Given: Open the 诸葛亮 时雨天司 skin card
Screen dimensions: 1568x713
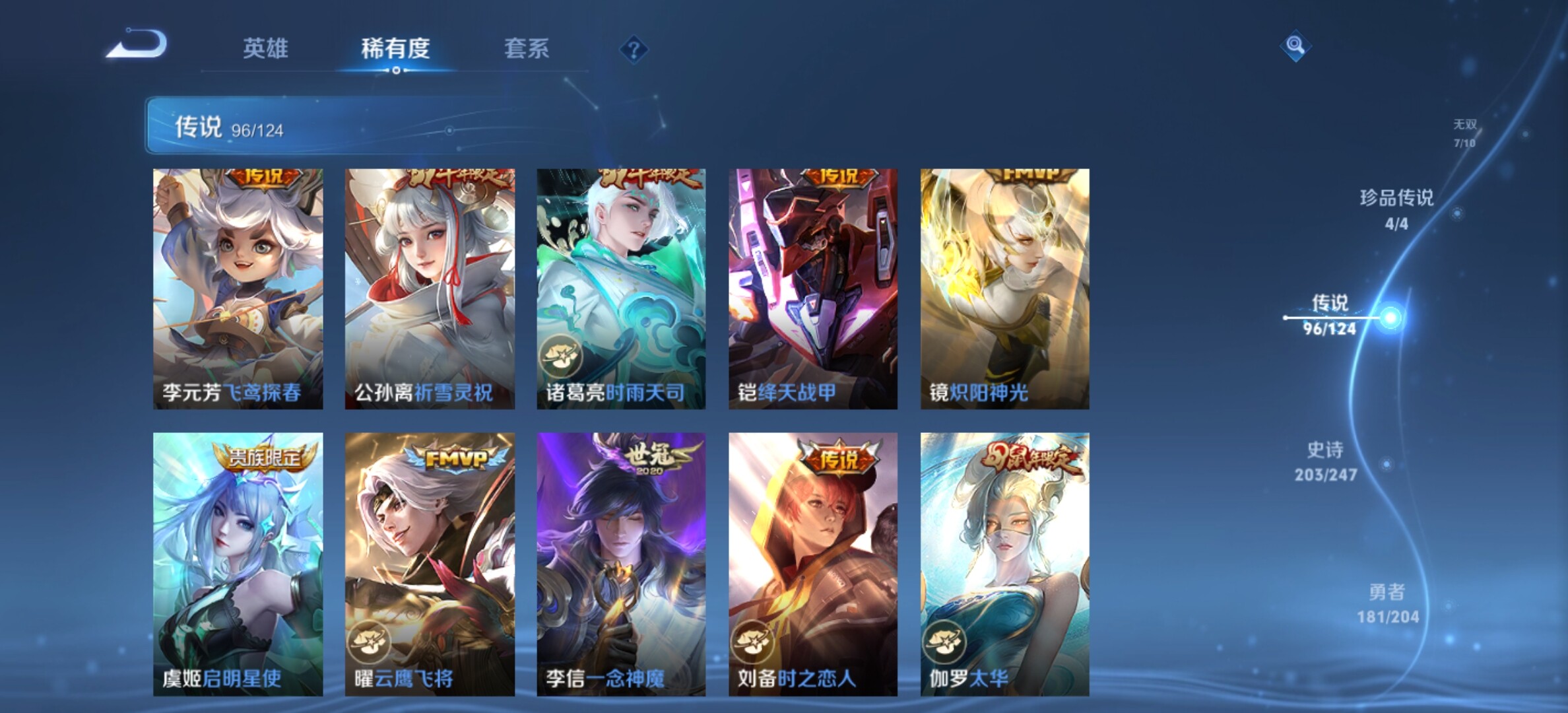Looking at the screenshot, I should pyautogui.click(x=621, y=289).
